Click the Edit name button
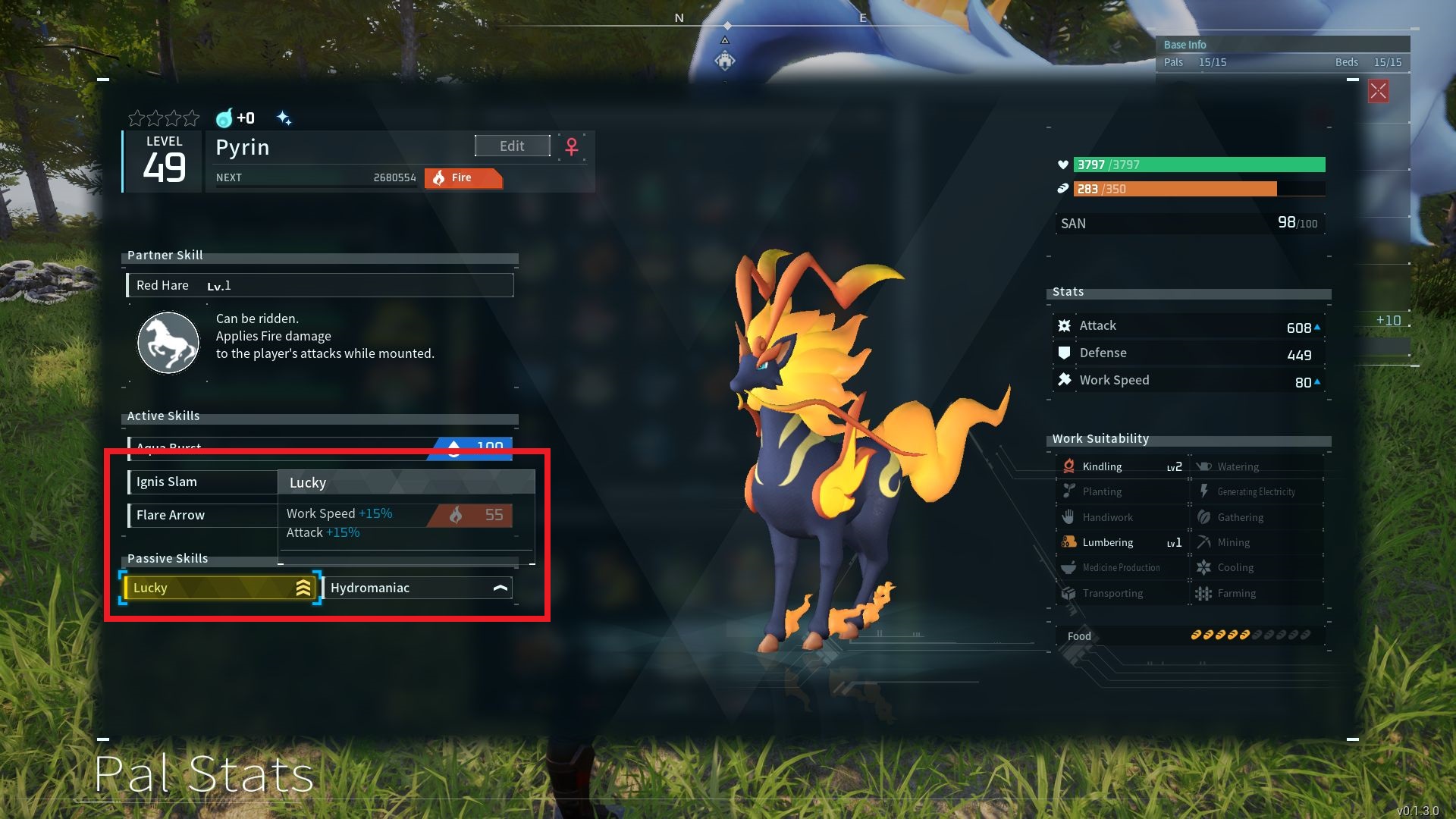The image size is (1456, 819). 512,146
